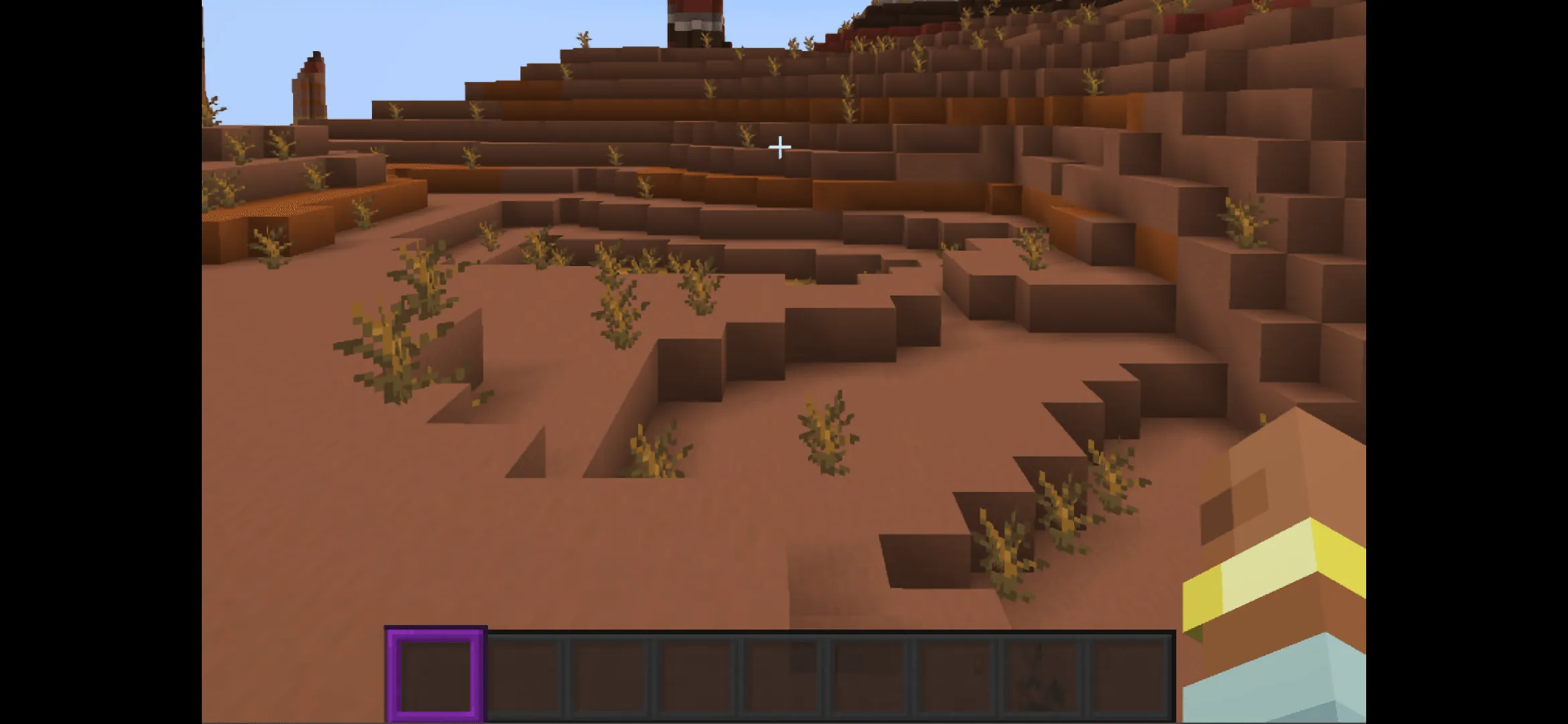Viewport: 1568px width, 724px height.
Task: Select the second hotbar slot
Action: point(525,674)
